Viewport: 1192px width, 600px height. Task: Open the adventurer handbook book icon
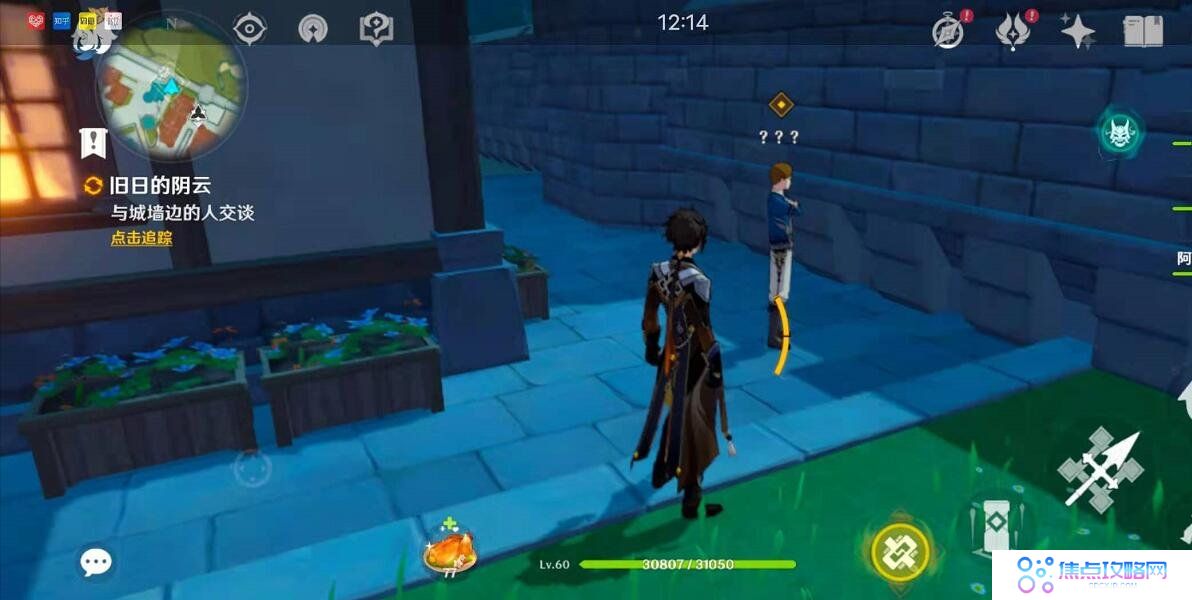click(x=1143, y=31)
